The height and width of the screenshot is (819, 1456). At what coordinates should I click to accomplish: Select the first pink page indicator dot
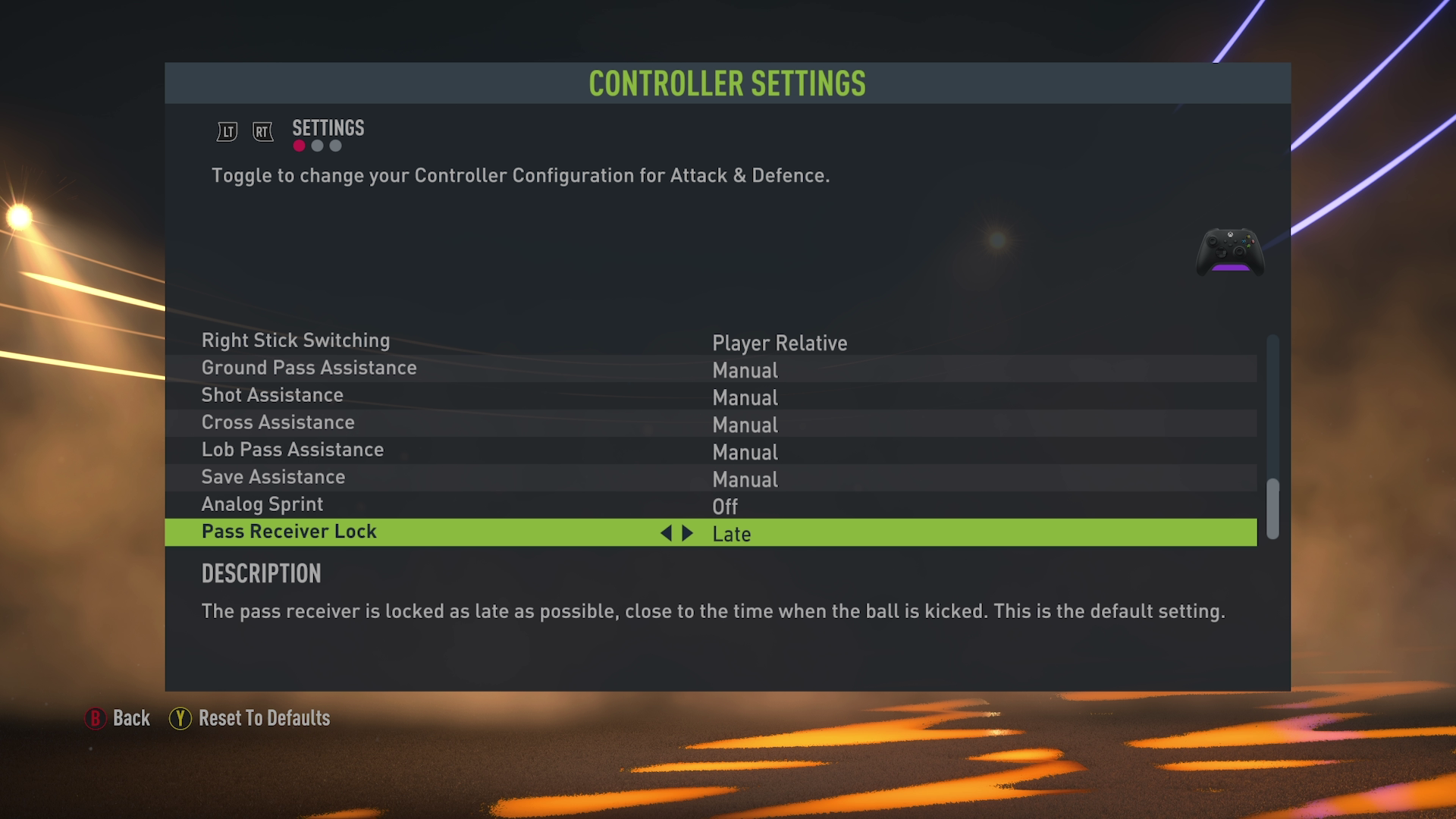[x=298, y=146]
